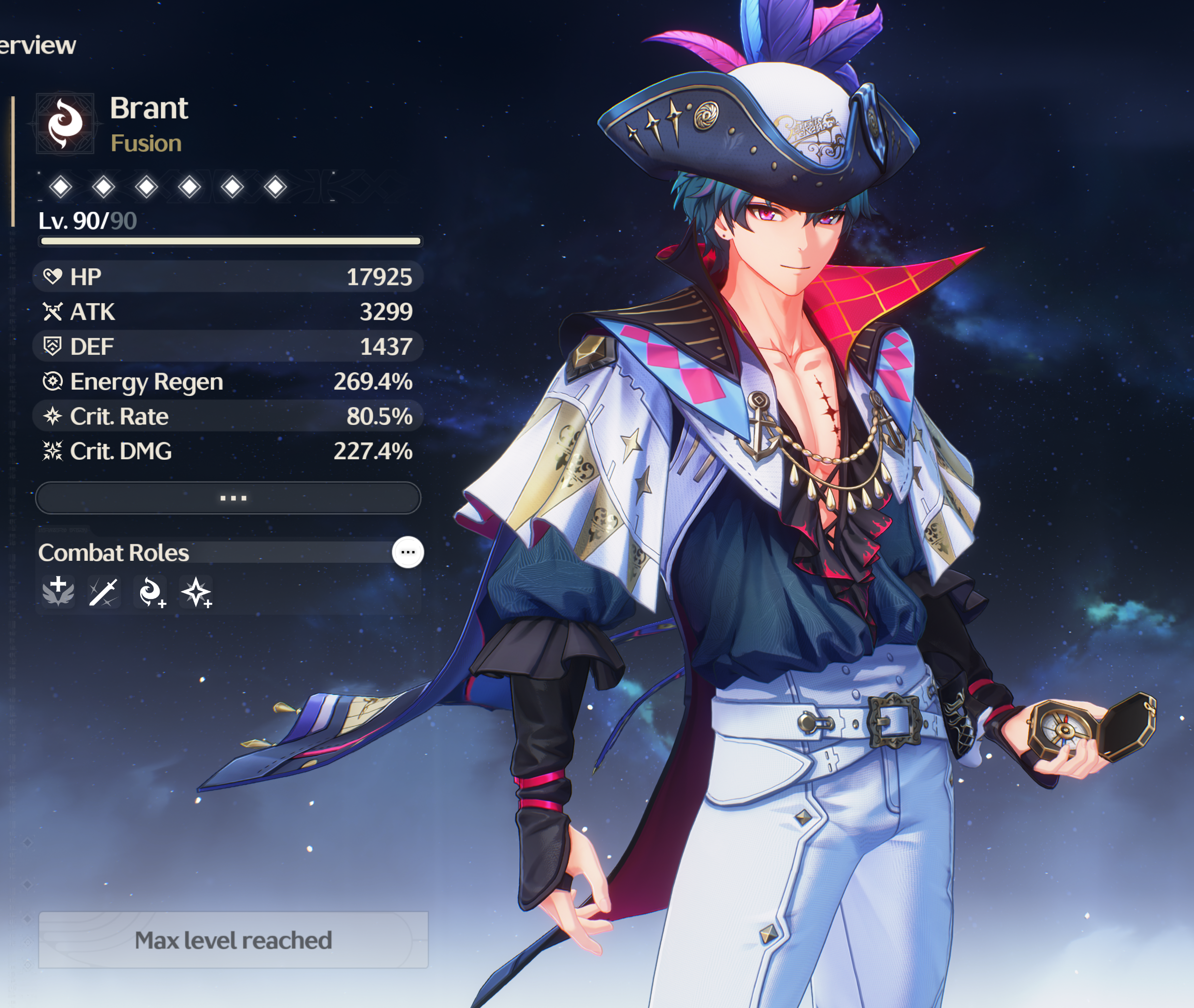Select the Crit. DMG stat row
This screenshot has width=1194, height=1008.
point(227,452)
